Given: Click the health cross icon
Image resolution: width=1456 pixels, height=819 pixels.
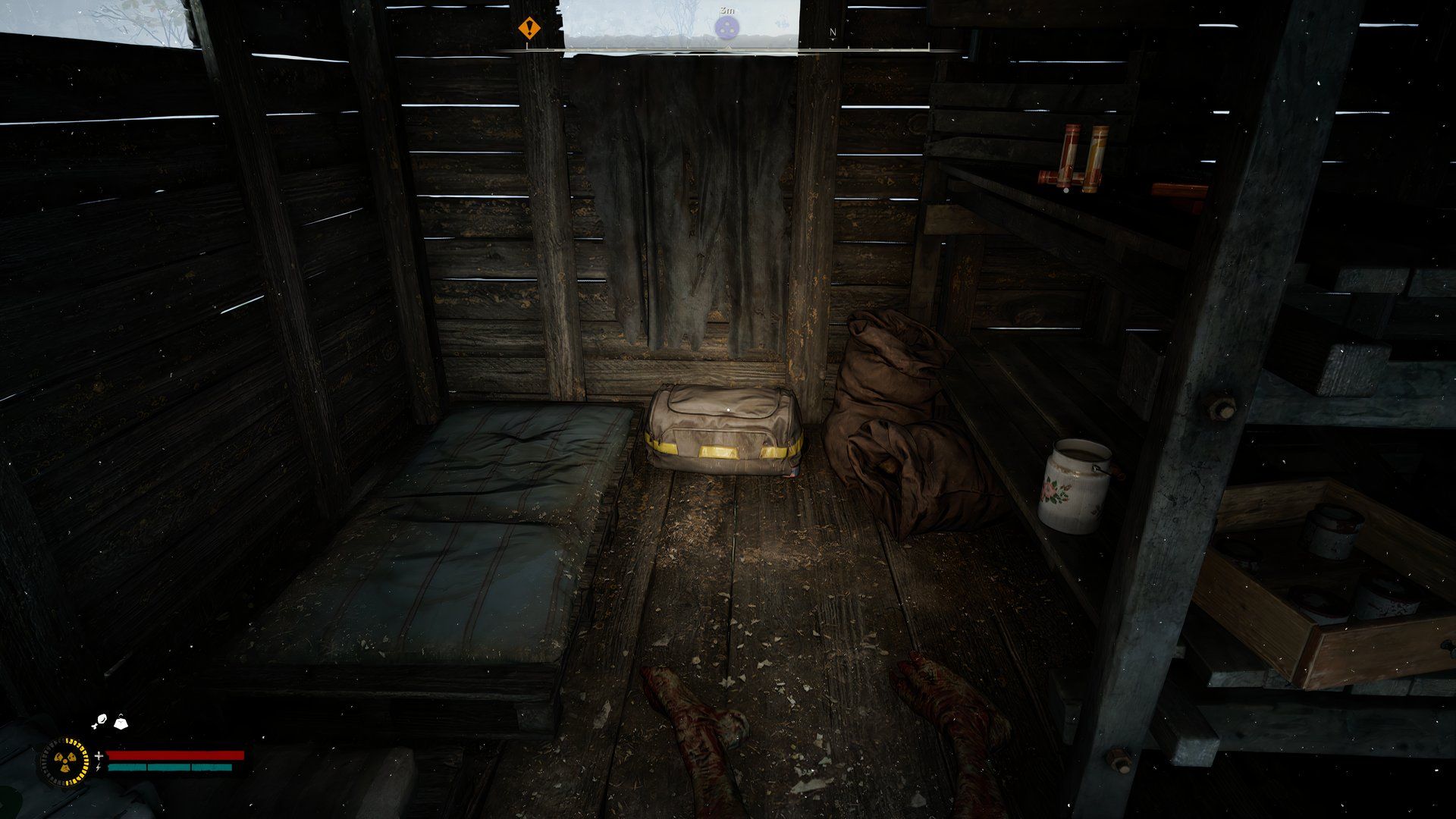Looking at the screenshot, I should click(99, 755).
